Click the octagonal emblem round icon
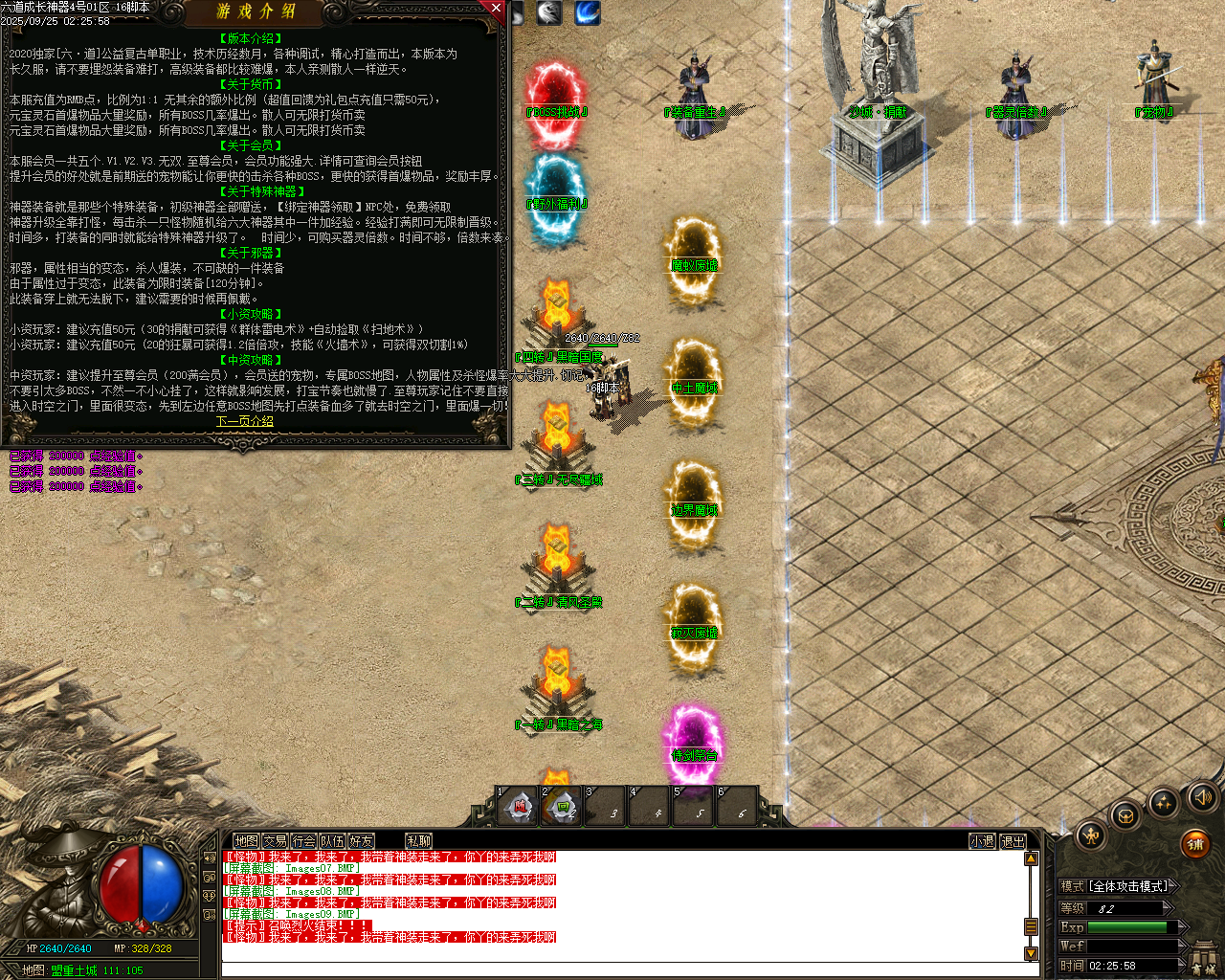This screenshot has width=1225, height=980. 1125,815
